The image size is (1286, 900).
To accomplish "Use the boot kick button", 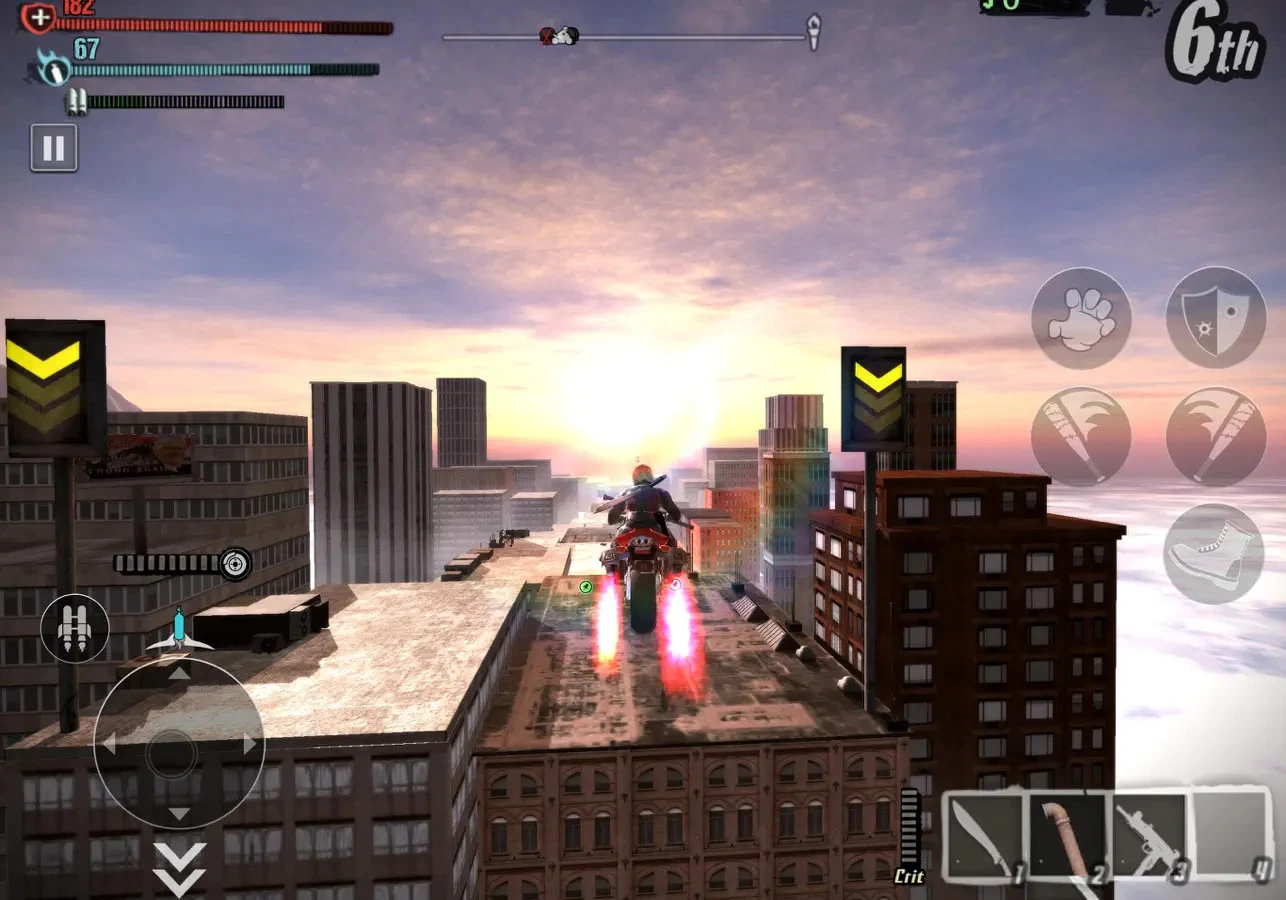I will 1213,553.
